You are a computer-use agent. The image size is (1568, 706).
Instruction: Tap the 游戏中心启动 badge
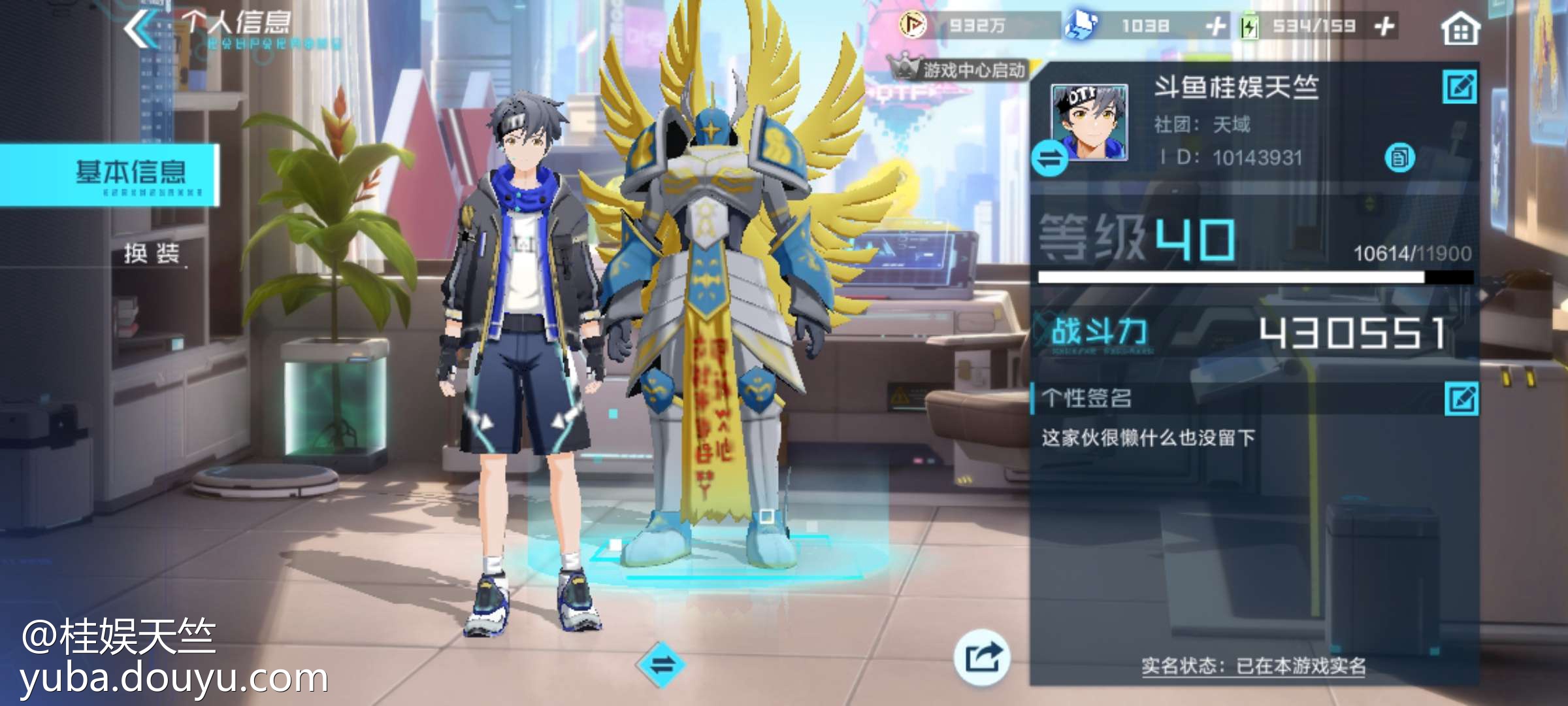(959, 69)
